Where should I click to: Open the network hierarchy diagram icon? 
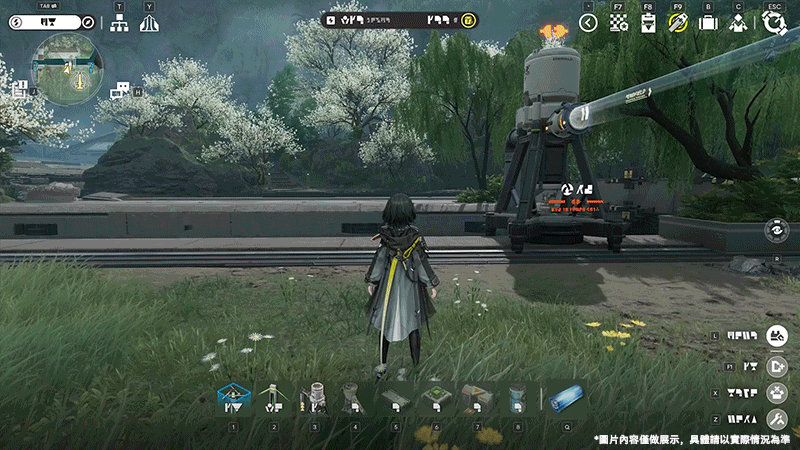point(119,23)
